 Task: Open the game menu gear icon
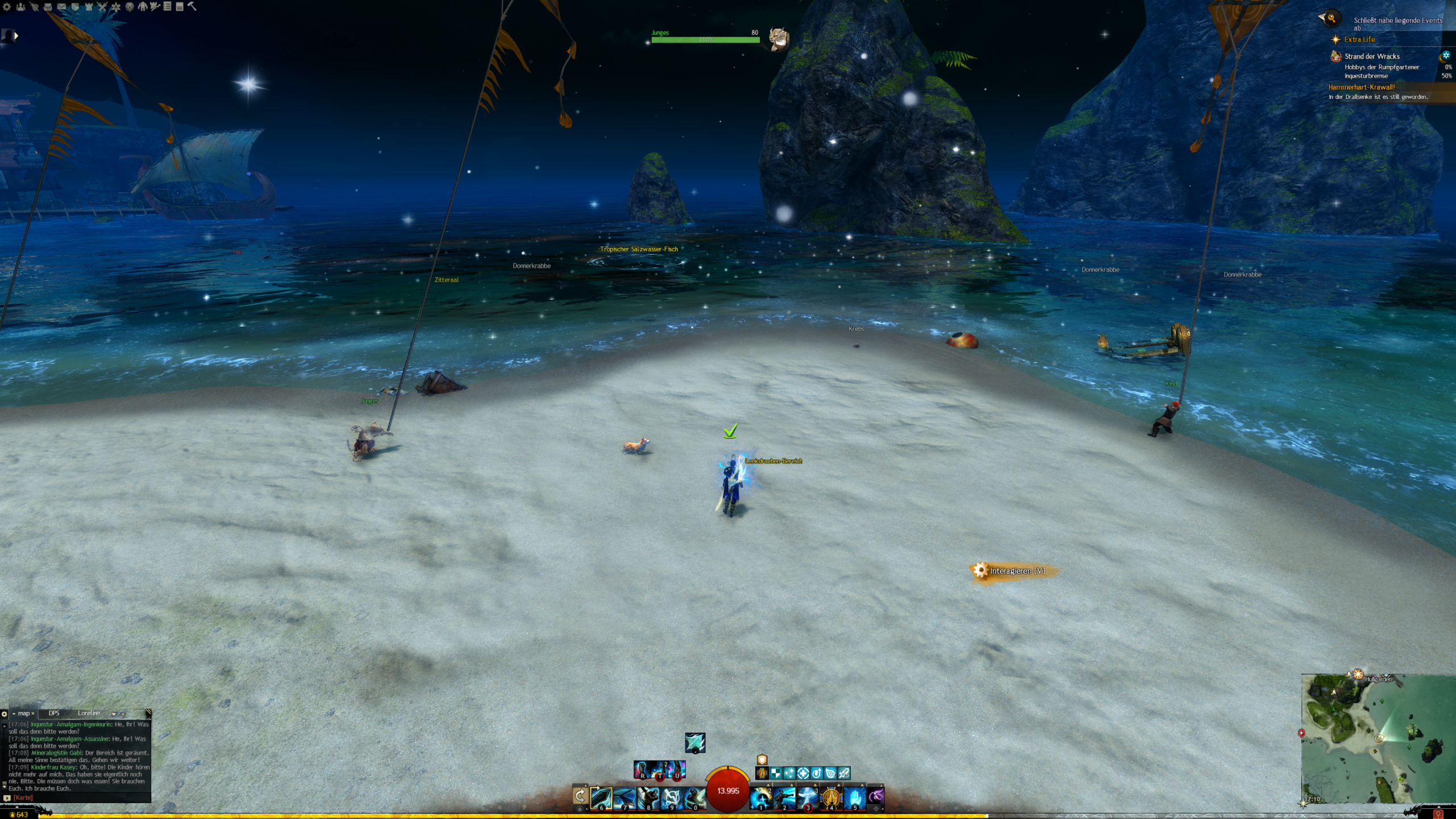[7, 7]
